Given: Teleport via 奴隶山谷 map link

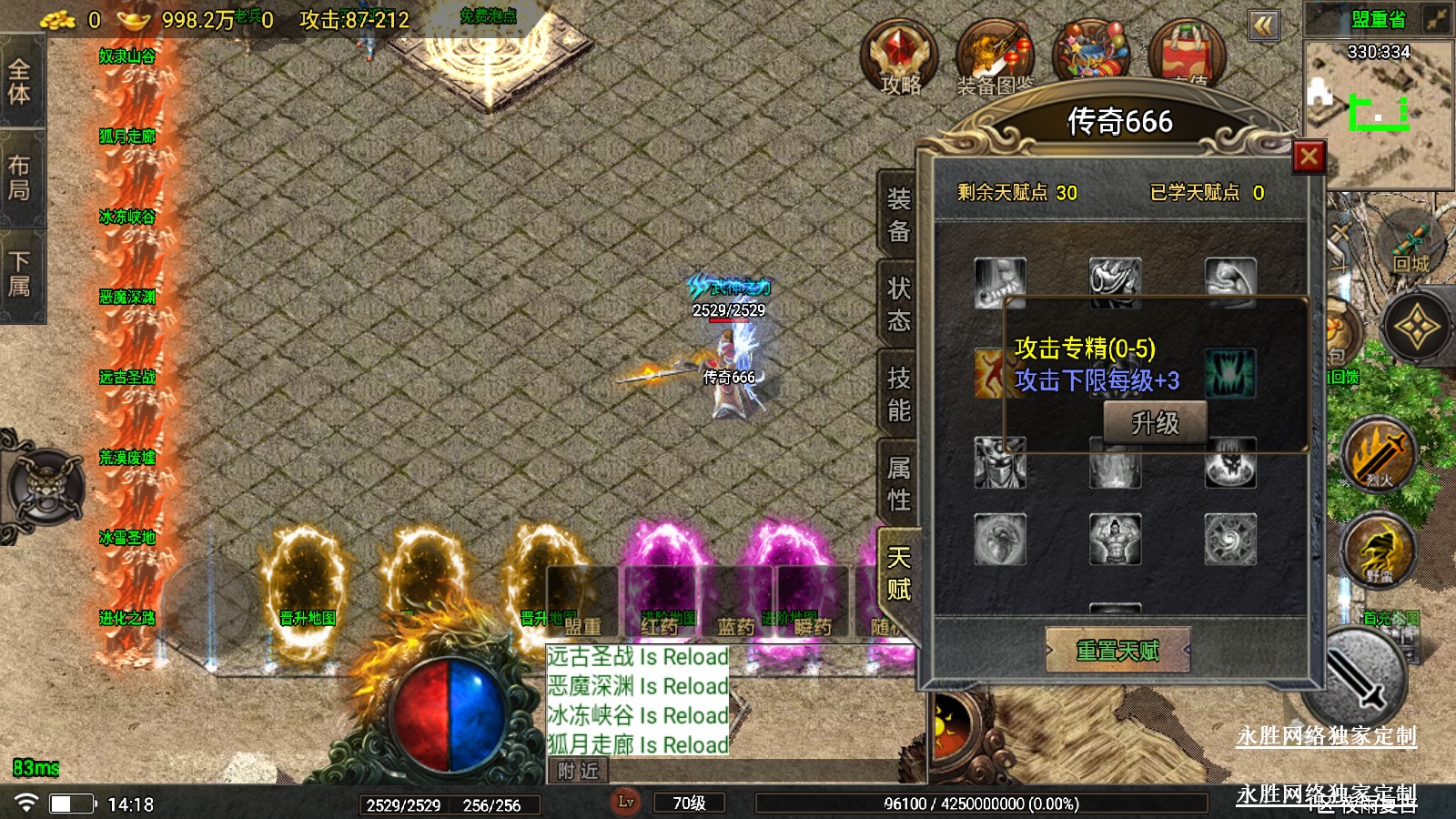Looking at the screenshot, I should pos(127,56).
